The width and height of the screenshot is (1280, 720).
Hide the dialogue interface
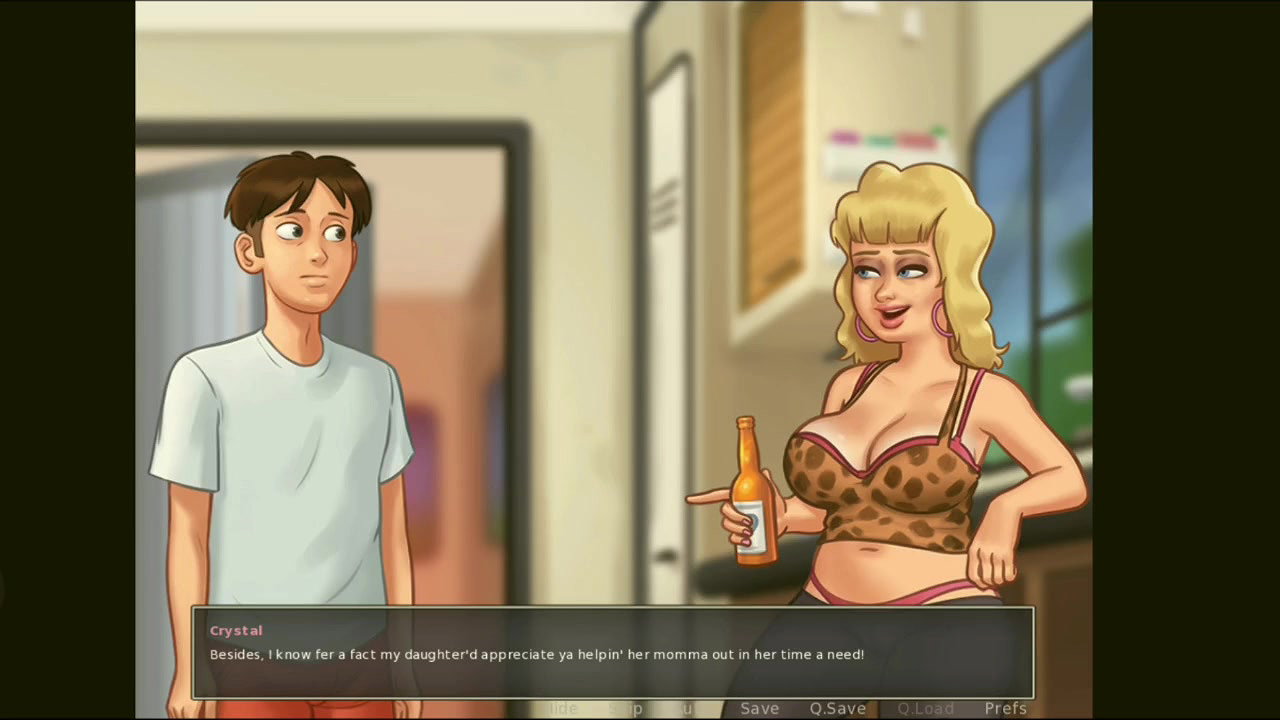coord(562,708)
